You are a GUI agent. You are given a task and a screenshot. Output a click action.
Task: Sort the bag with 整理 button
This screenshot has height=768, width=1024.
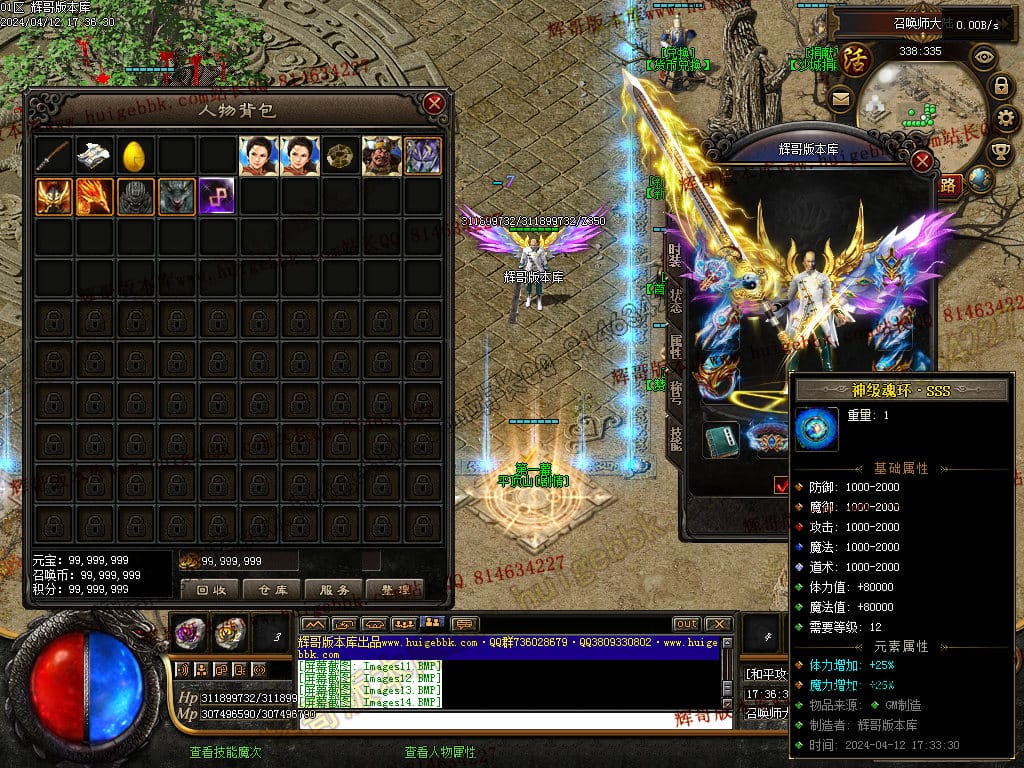coord(396,590)
